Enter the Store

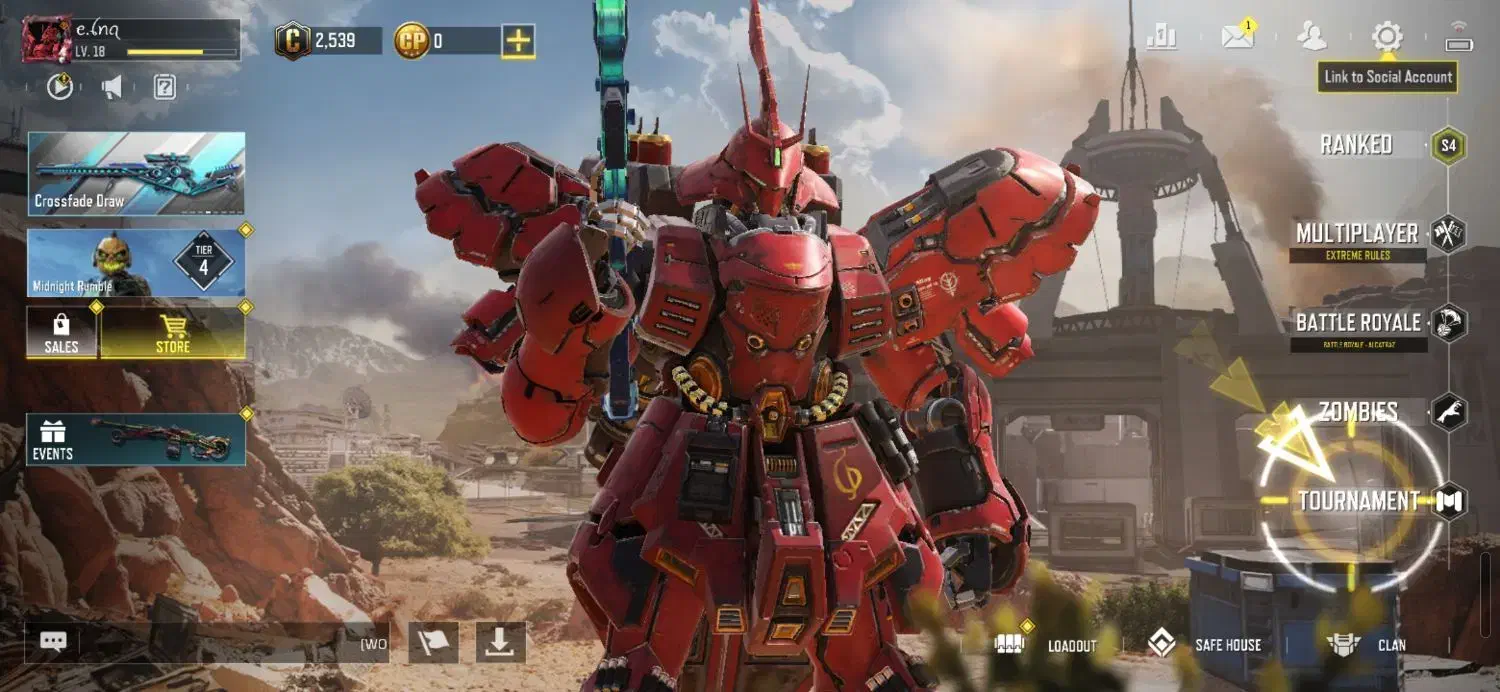click(173, 333)
